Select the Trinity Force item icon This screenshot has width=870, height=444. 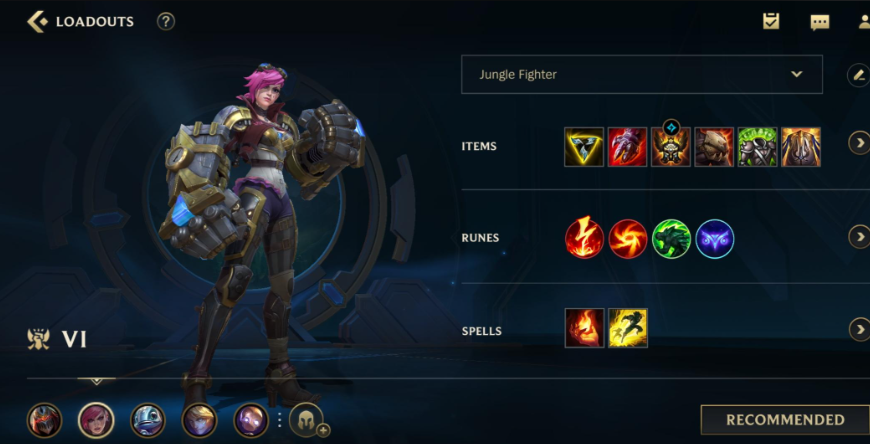584,147
